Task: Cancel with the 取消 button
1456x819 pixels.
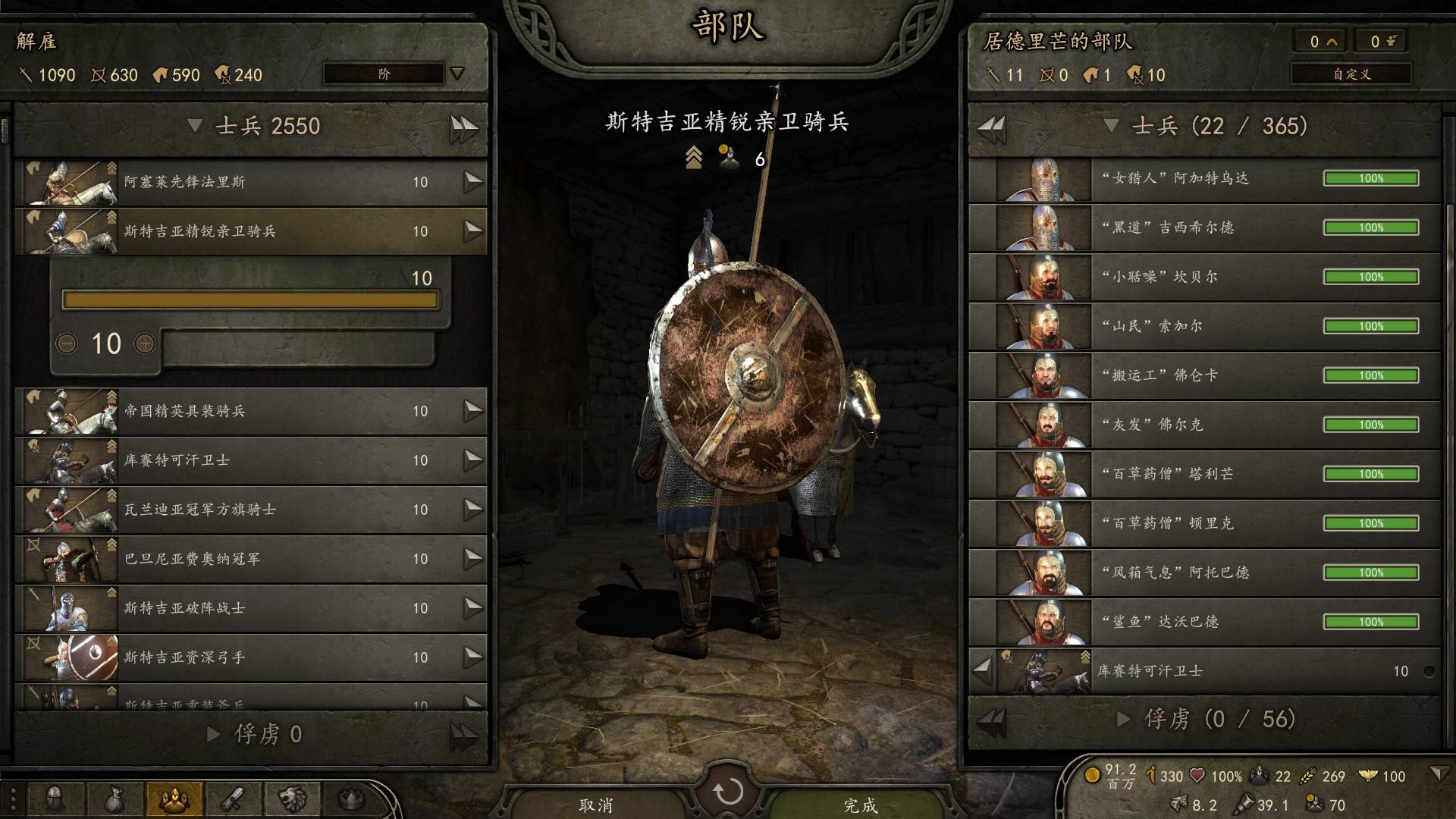Action: [x=596, y=804]
